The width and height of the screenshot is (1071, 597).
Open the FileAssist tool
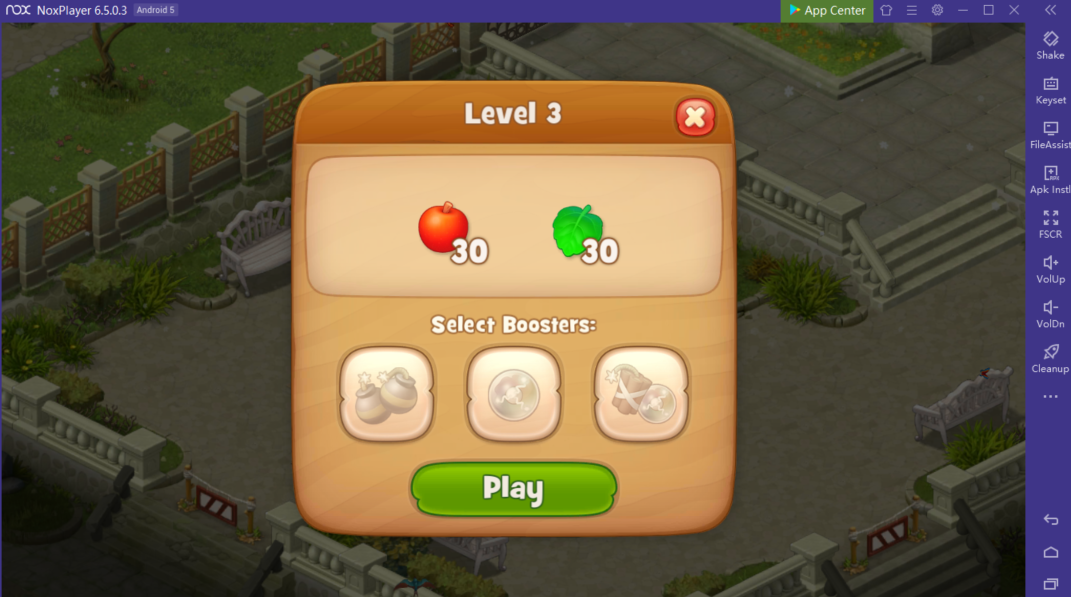(x=1050, y=134)
